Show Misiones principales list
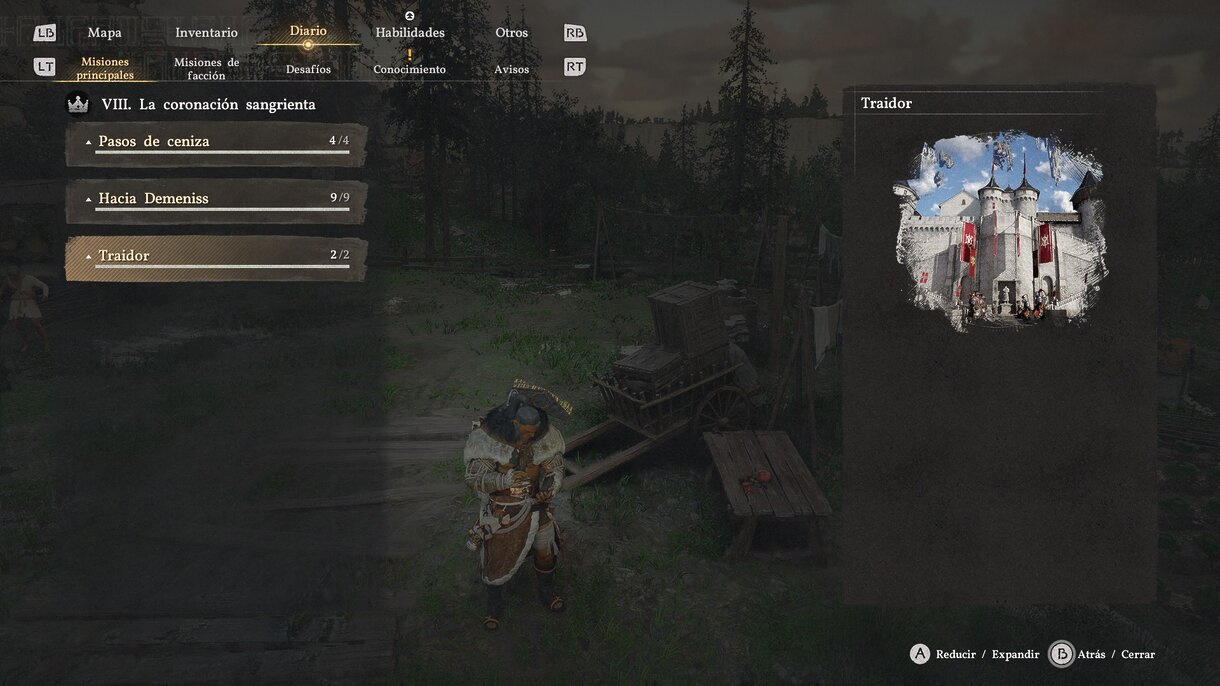The width and height of the screenshot is (1220, 686). (105, 69)
